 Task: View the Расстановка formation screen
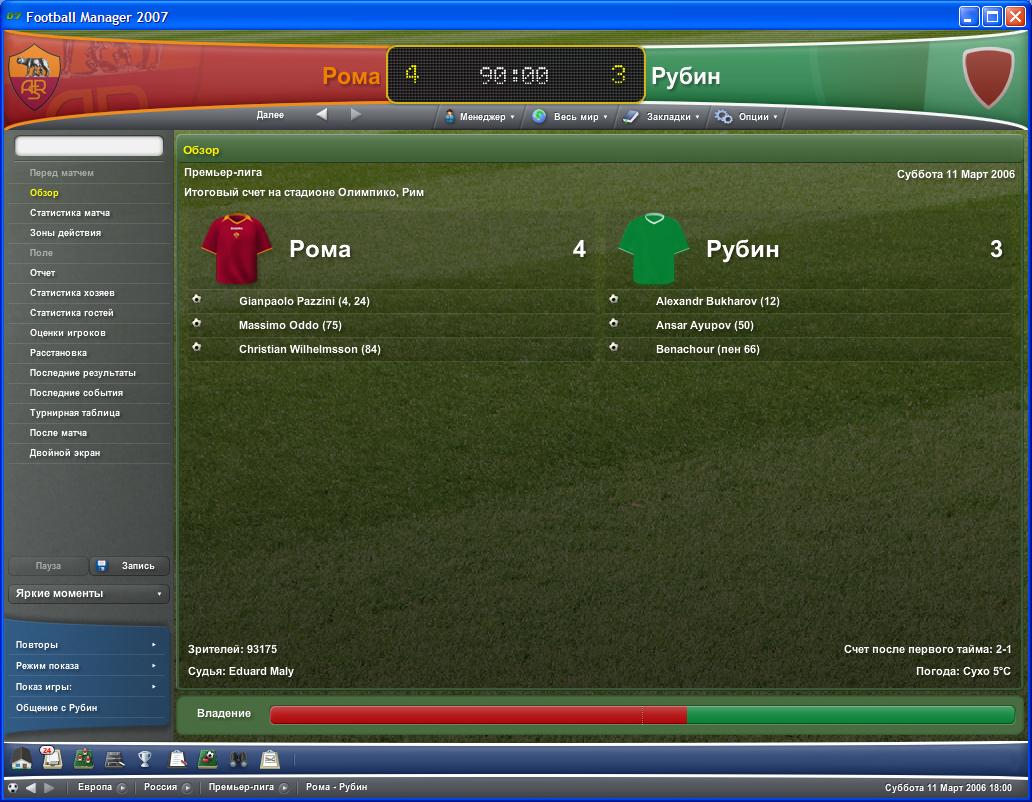pyautogui.click(x=58, y=353)
